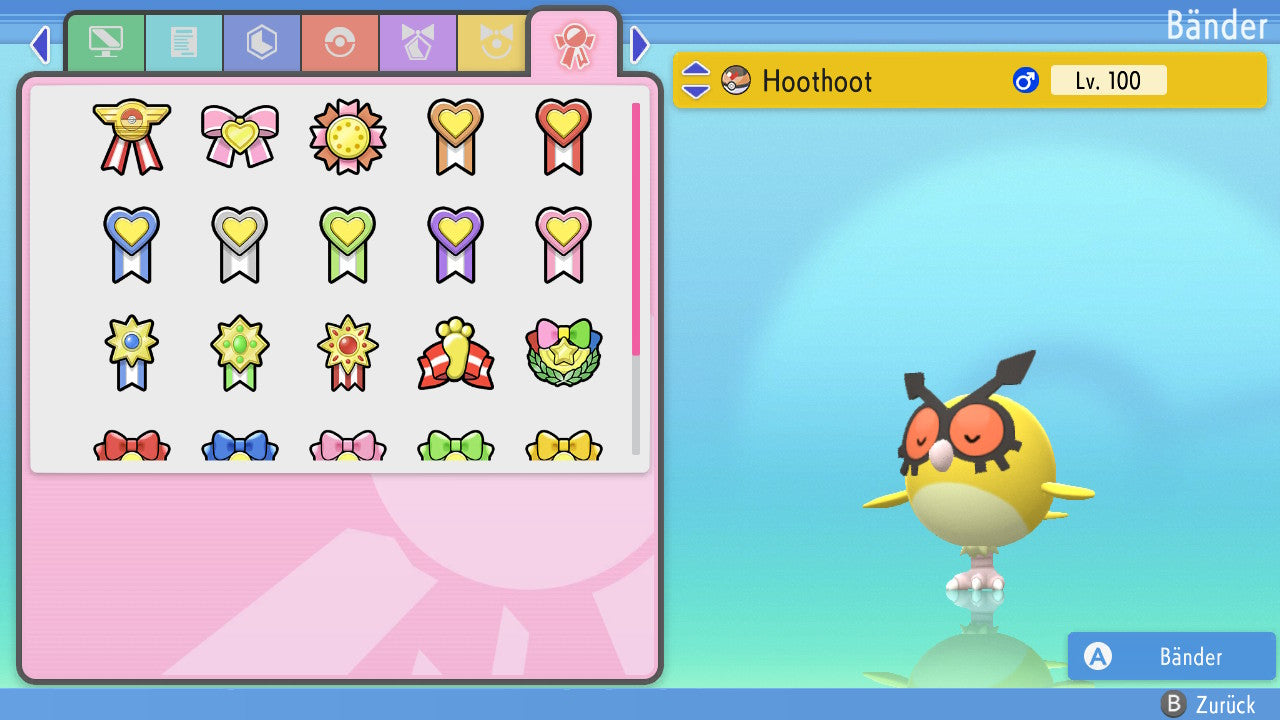This screenshot has height=720, width=1280.
Task: Switch Pokémon with the up-down arrows by Hoothoot
Action: tap(696, 81)
